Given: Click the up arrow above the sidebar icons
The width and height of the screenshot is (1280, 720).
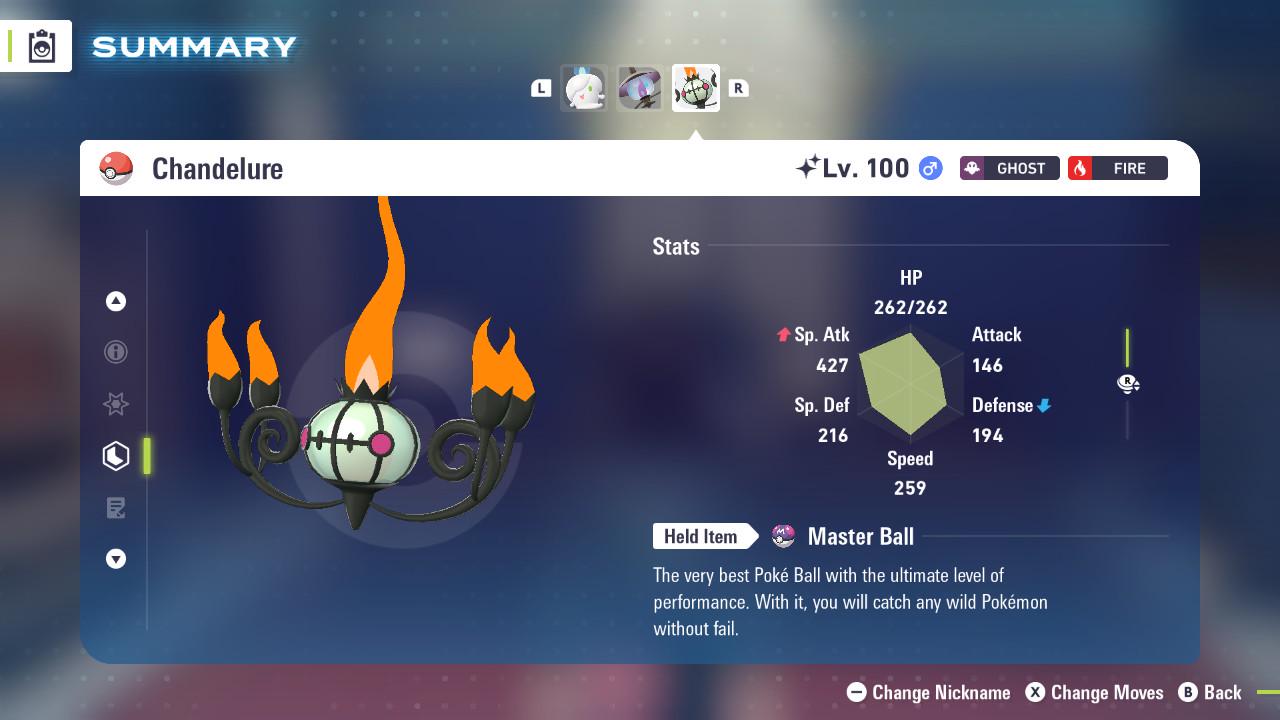Looking at the screenshot, I should 115,301.
